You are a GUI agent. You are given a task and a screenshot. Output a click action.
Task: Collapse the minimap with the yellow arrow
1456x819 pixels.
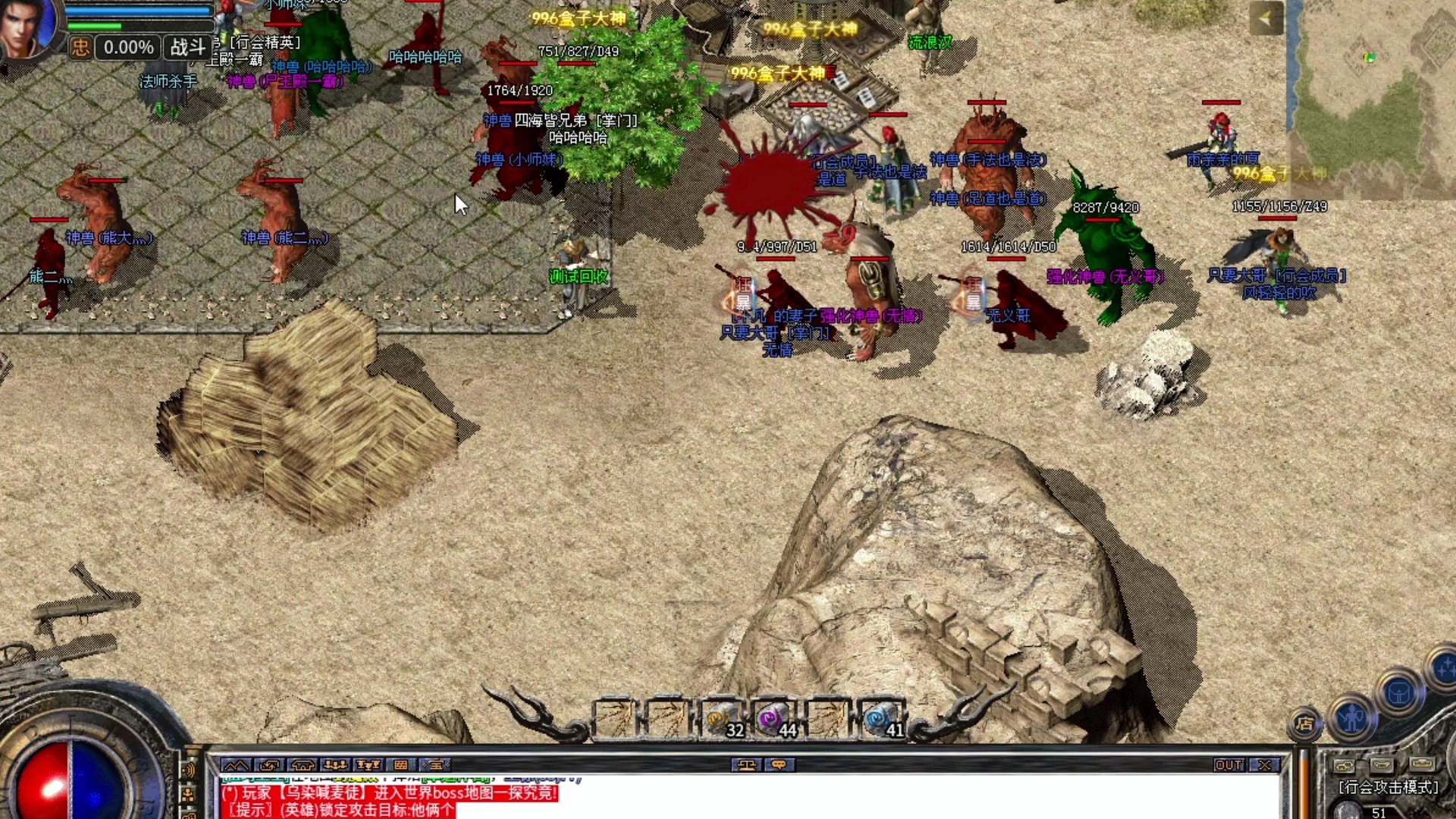(x=1266, y=19)
